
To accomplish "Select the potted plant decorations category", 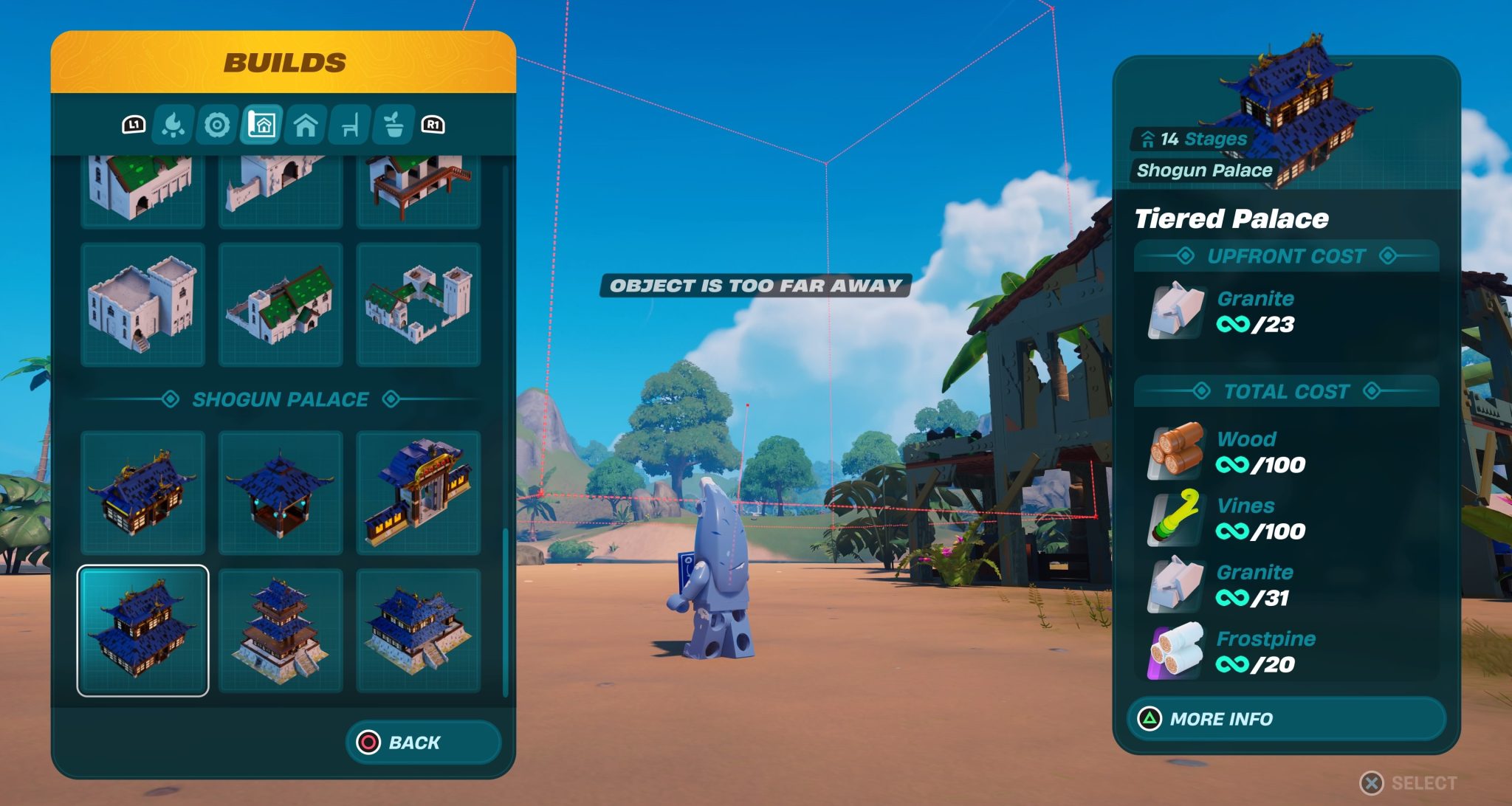I will point(394,125).
